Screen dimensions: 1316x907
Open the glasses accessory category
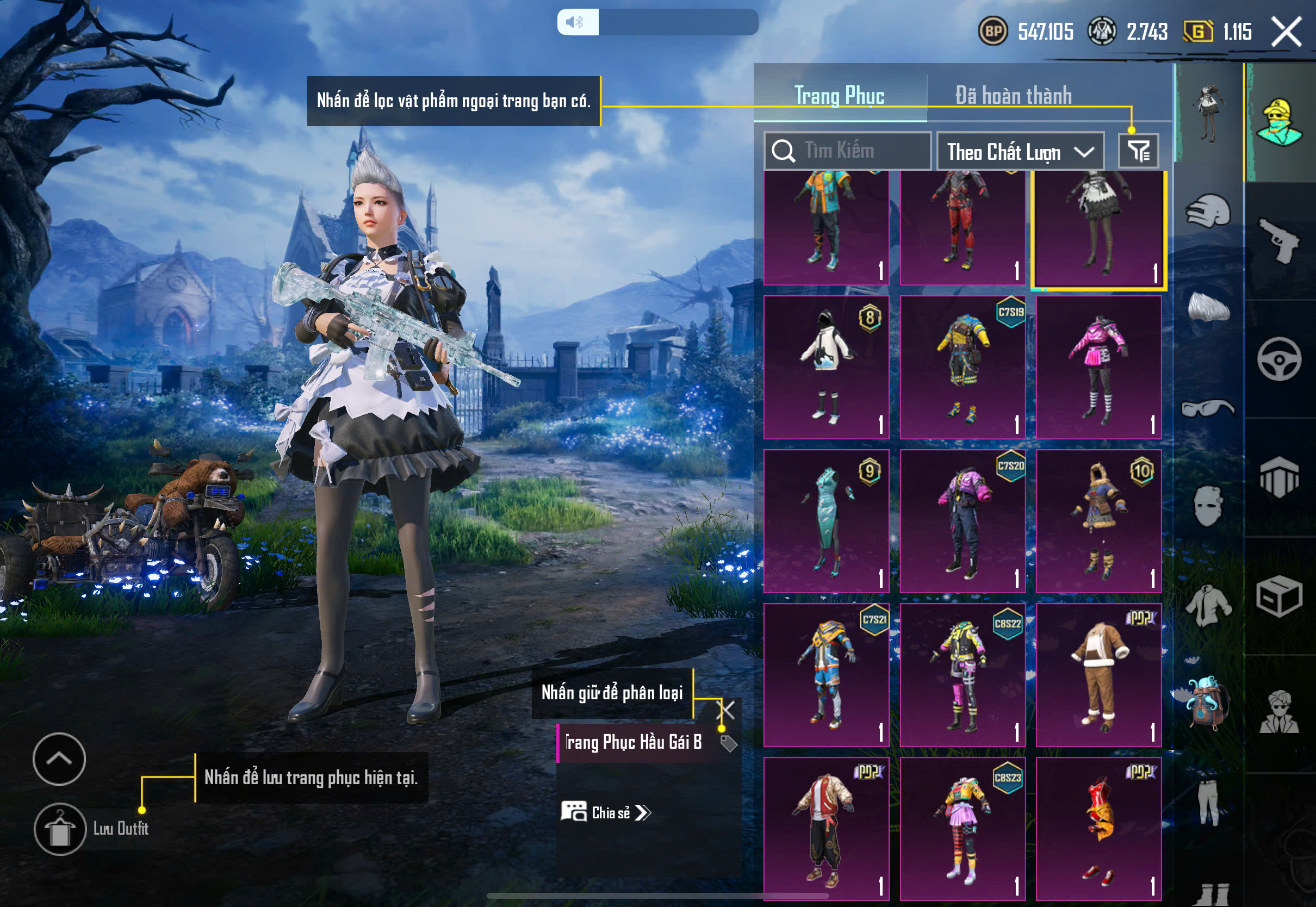1208,408
